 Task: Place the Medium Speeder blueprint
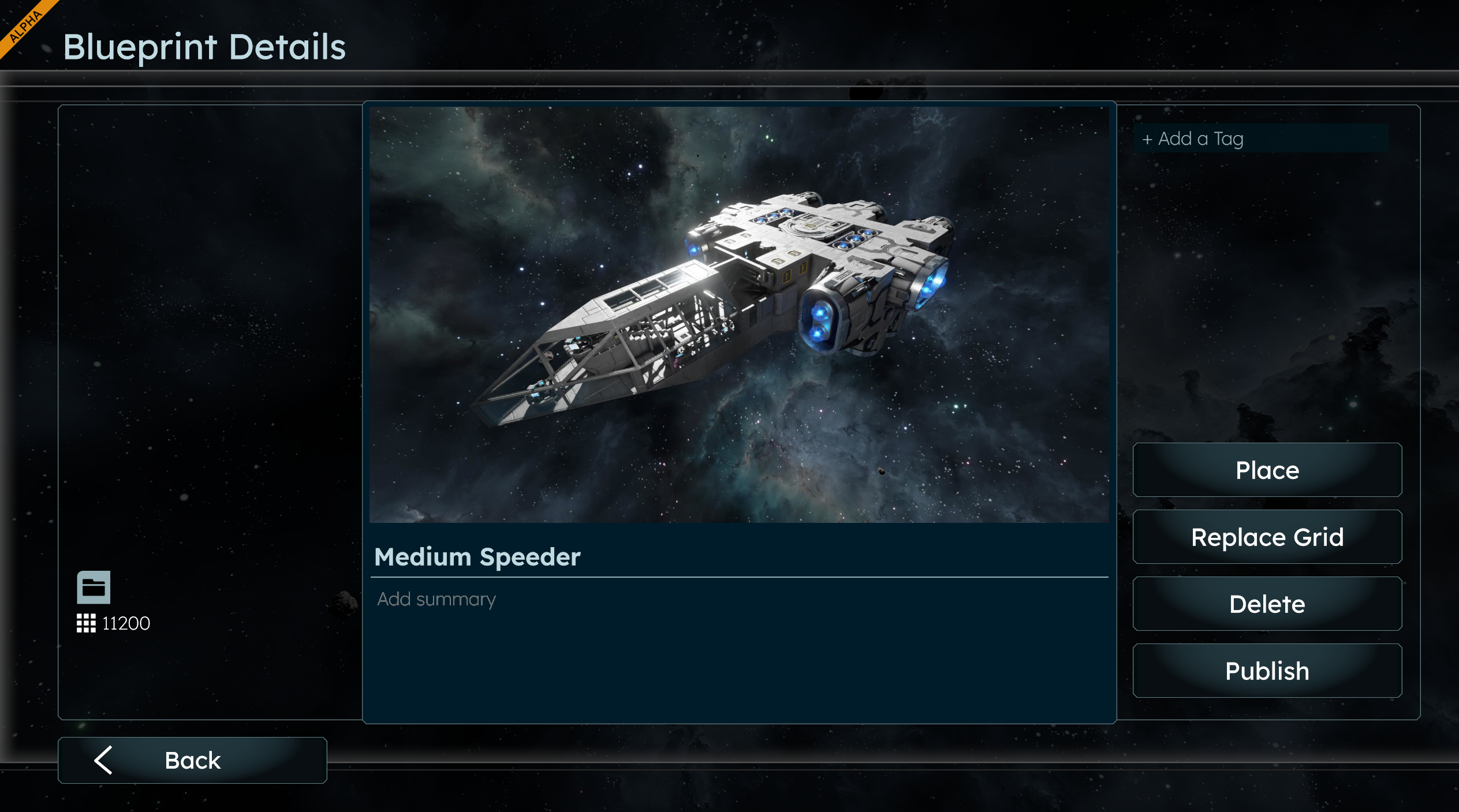tap(1267, 470)
